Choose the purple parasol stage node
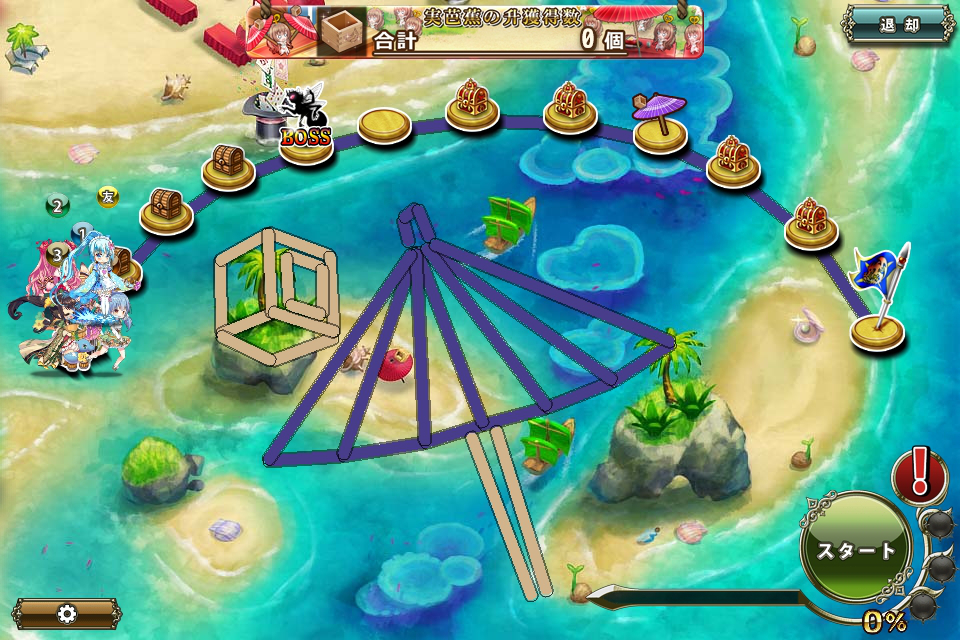Image resolution: width=960 pixels, height=640 pixels. pyautogui.click(x=659, y=126)
